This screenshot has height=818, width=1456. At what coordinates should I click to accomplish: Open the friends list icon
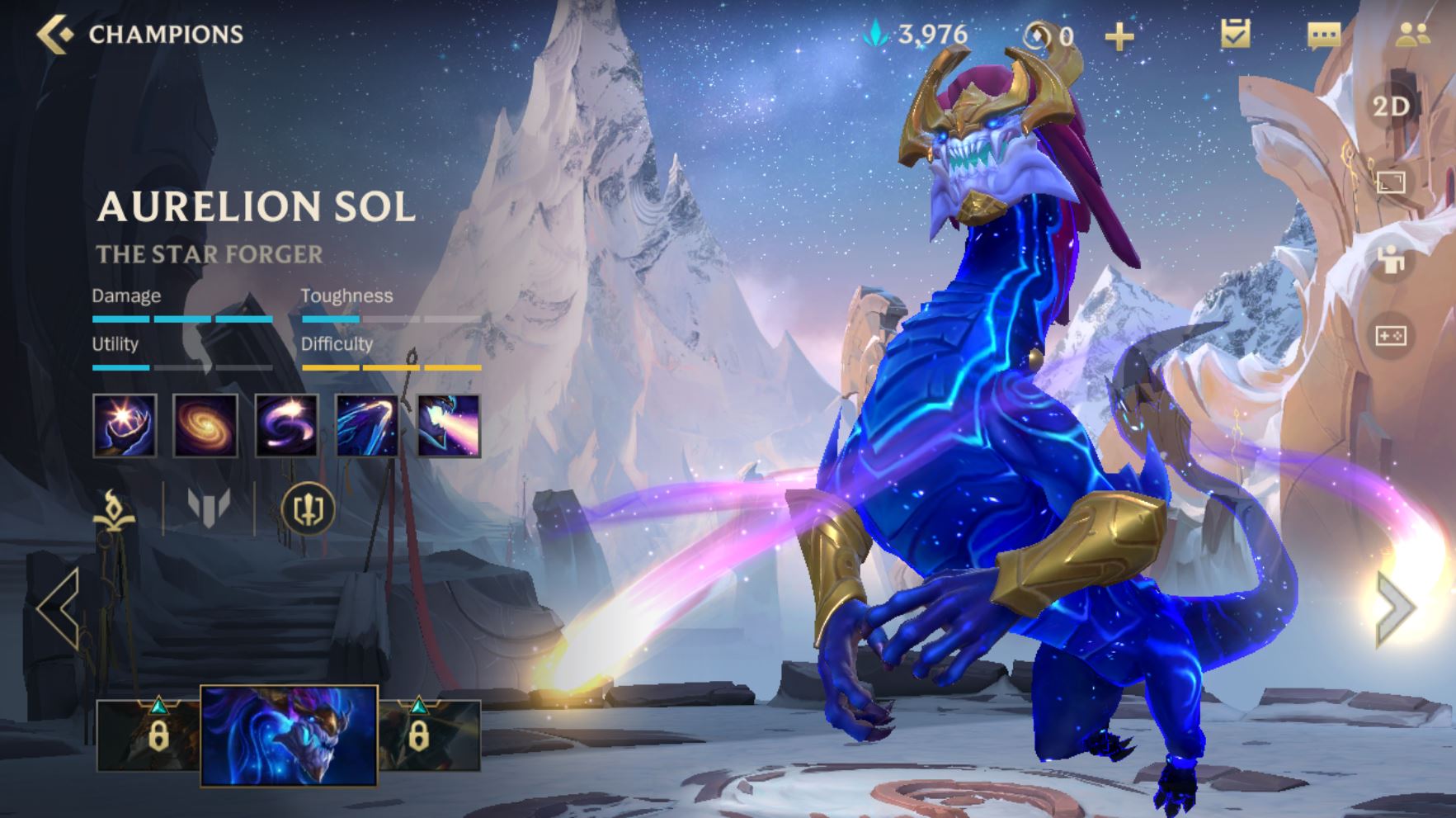tap(1412, 35)
